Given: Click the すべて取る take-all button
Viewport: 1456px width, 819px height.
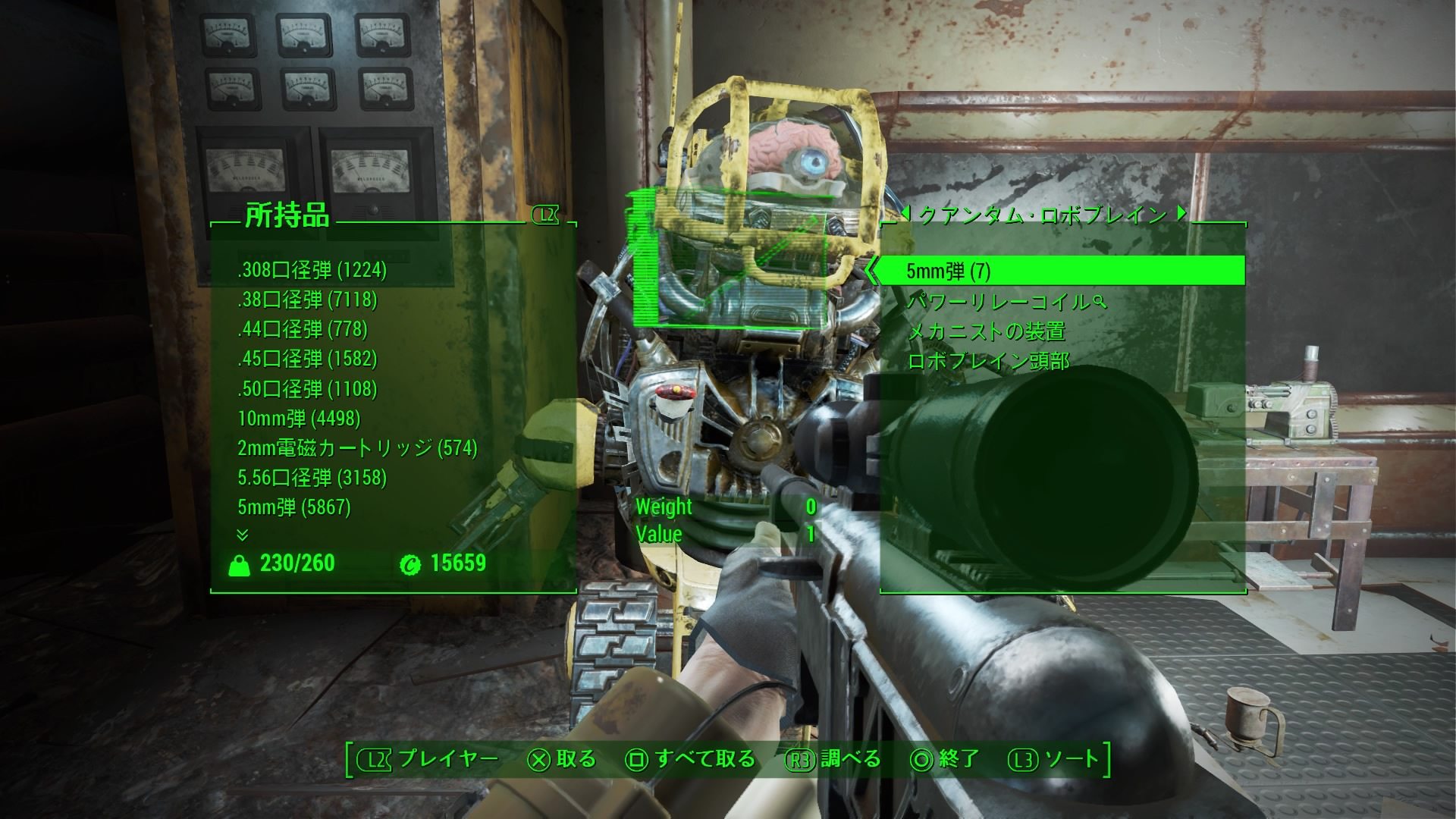Looking at the screenshot, I should coord(692,759).
